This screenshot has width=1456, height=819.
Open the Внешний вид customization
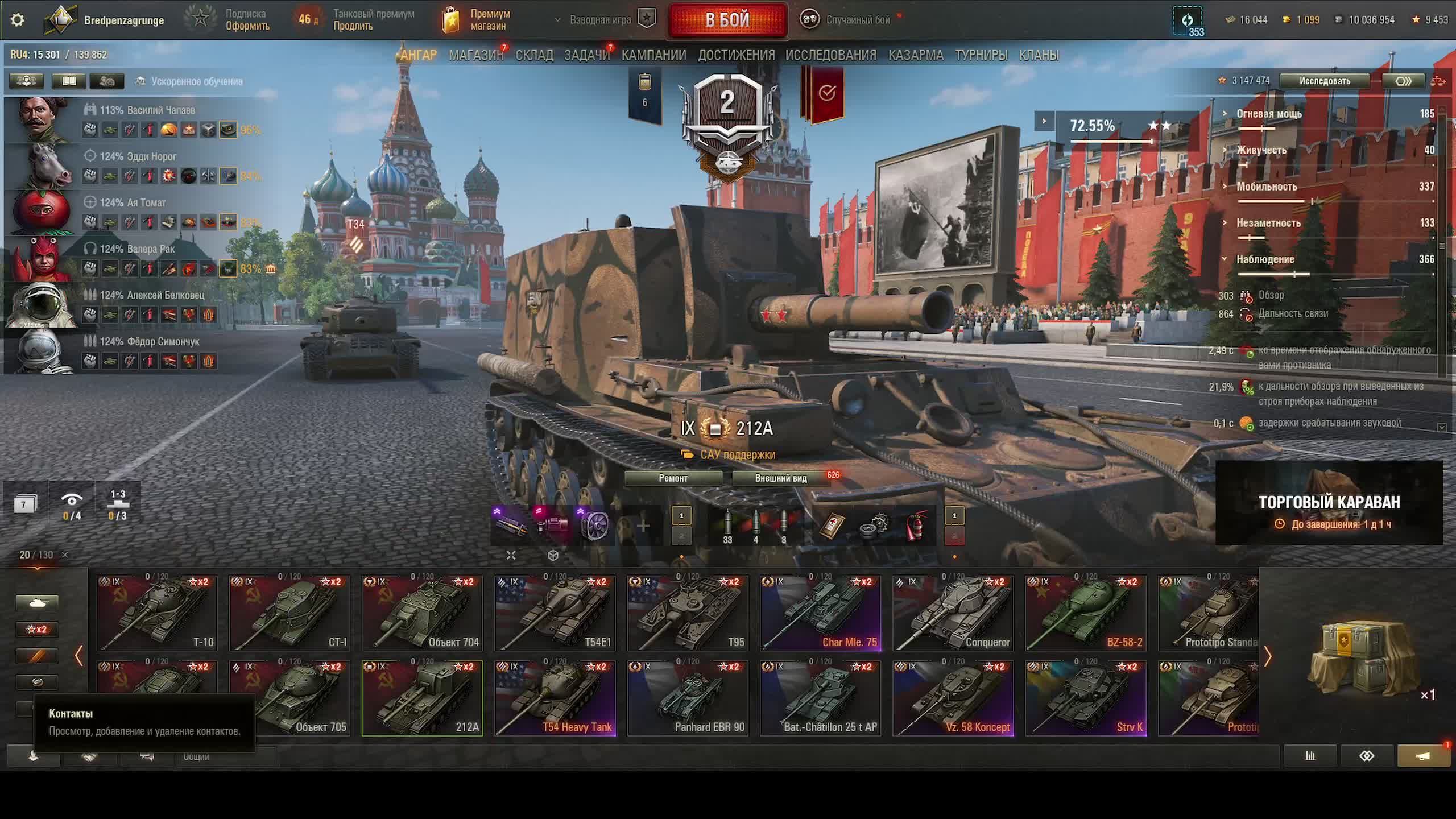(x=780, y=478)
